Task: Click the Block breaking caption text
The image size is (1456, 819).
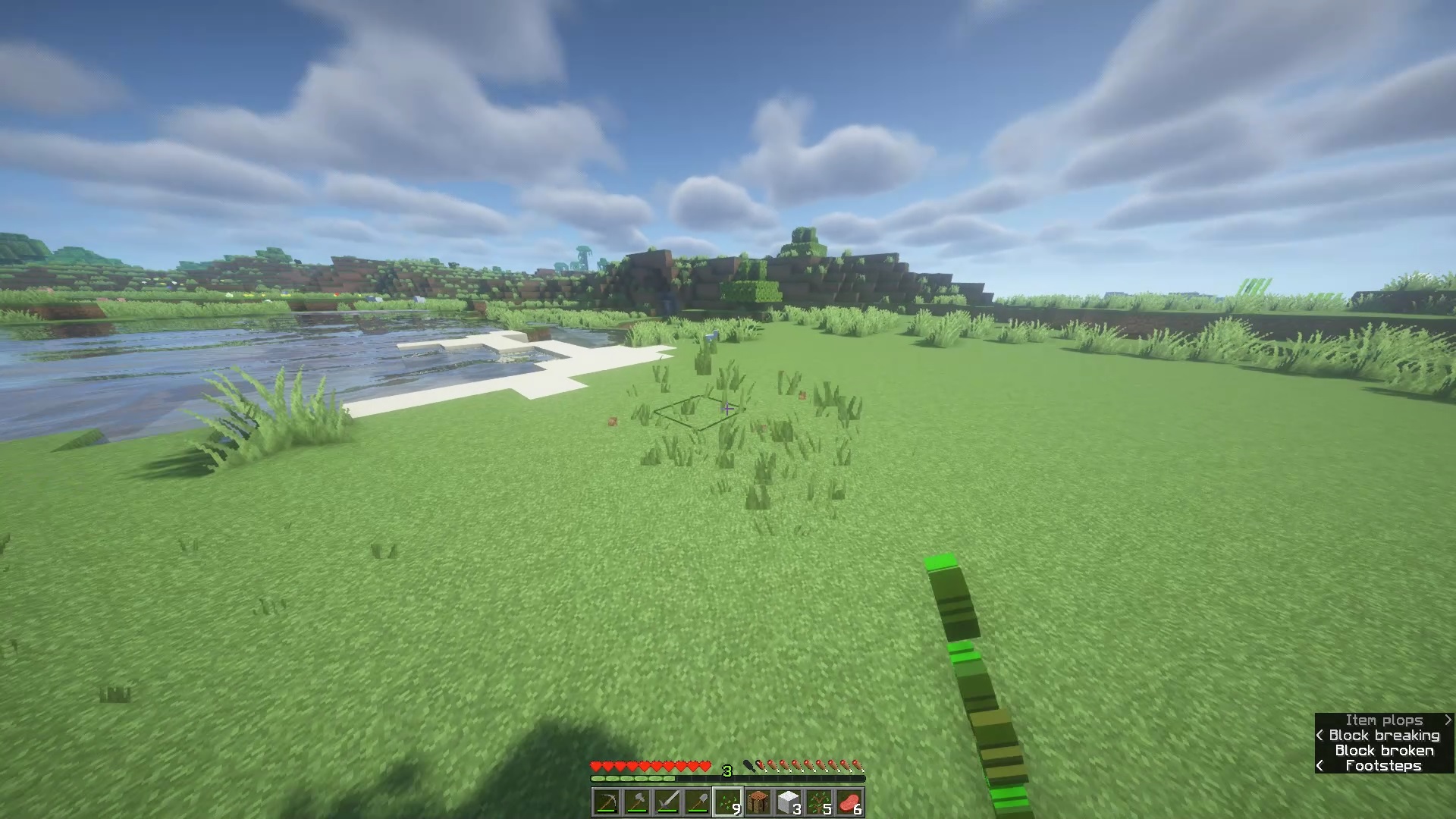Action: click(x=1383, y=735)
